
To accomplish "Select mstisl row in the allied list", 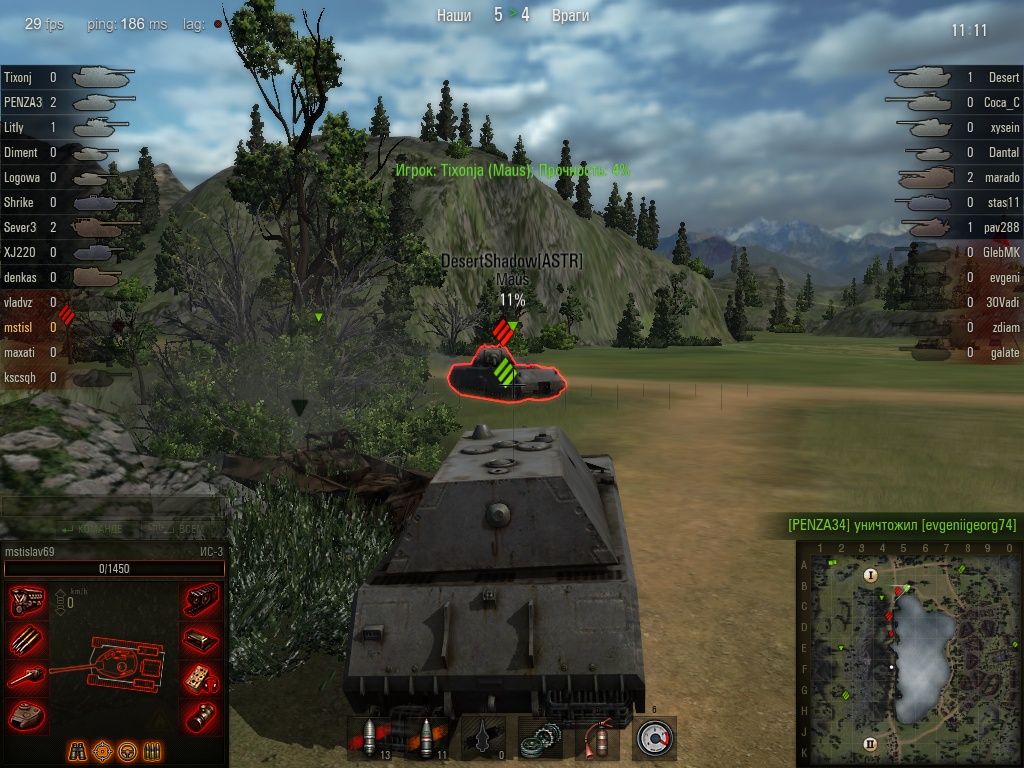I will [20, 327].
